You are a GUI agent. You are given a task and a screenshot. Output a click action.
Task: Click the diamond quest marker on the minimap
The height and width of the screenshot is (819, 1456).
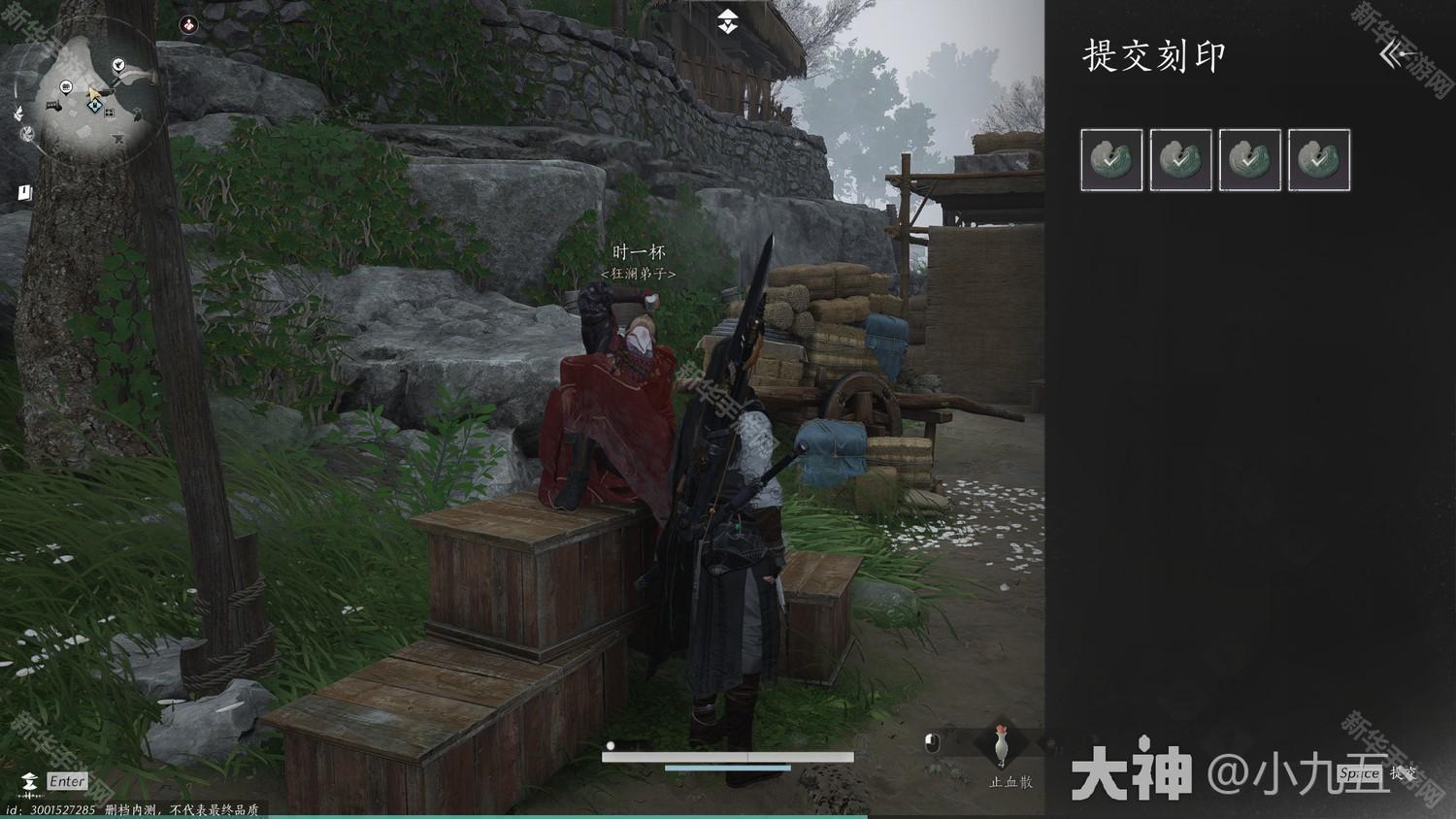tap(94, 107)
